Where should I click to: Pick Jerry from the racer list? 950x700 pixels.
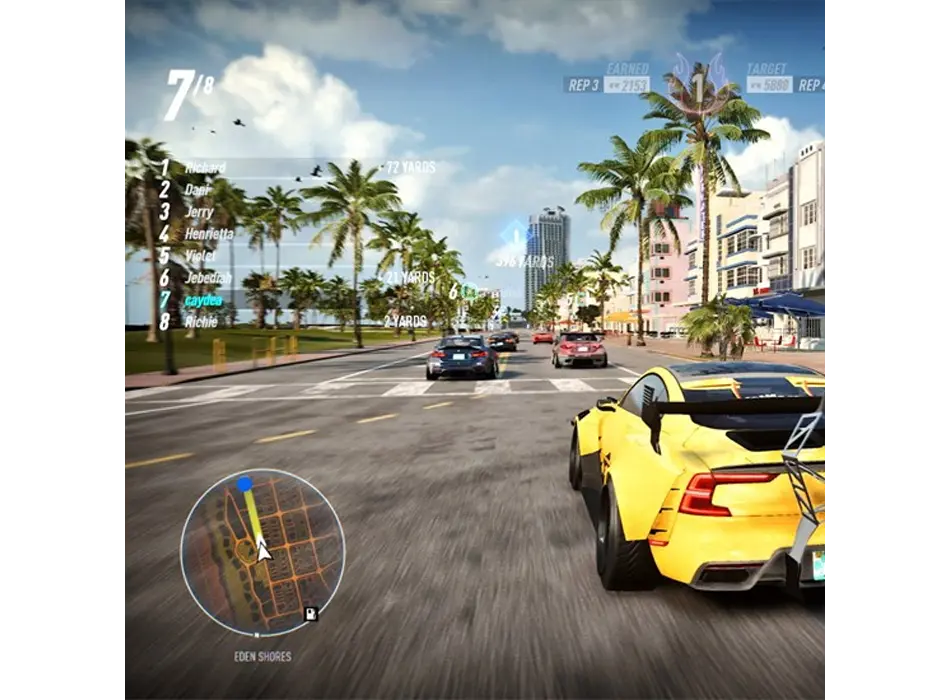199,212
